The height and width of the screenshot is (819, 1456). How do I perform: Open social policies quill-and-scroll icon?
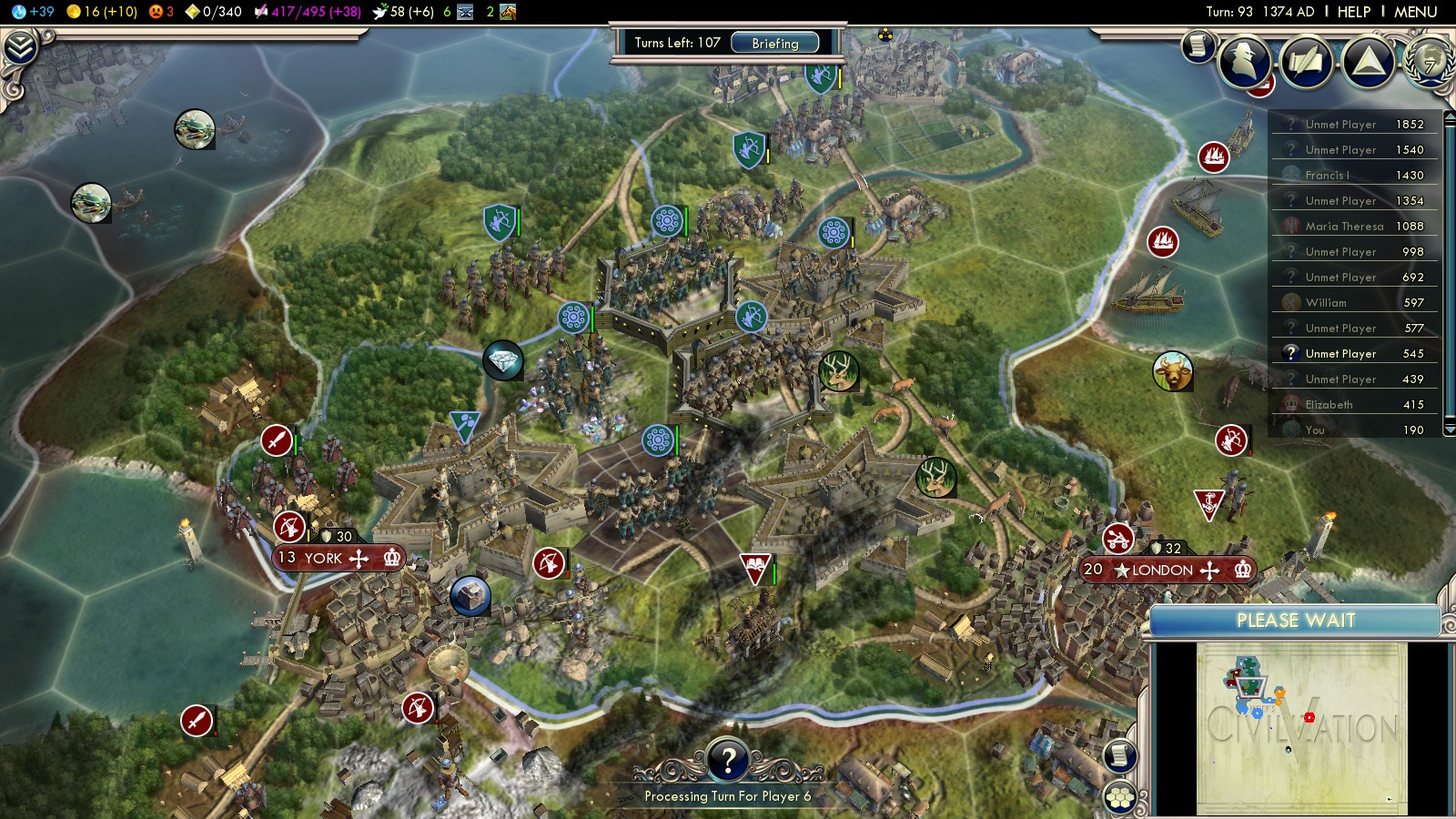[1306, 62]
